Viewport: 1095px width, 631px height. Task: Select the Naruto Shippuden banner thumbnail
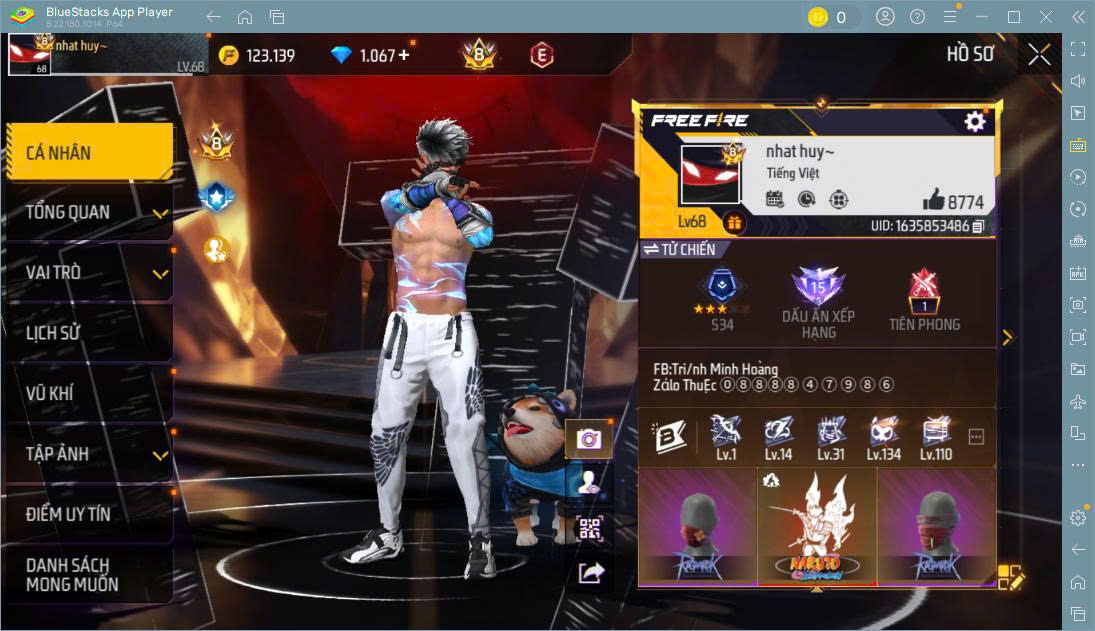pos(817,526)
